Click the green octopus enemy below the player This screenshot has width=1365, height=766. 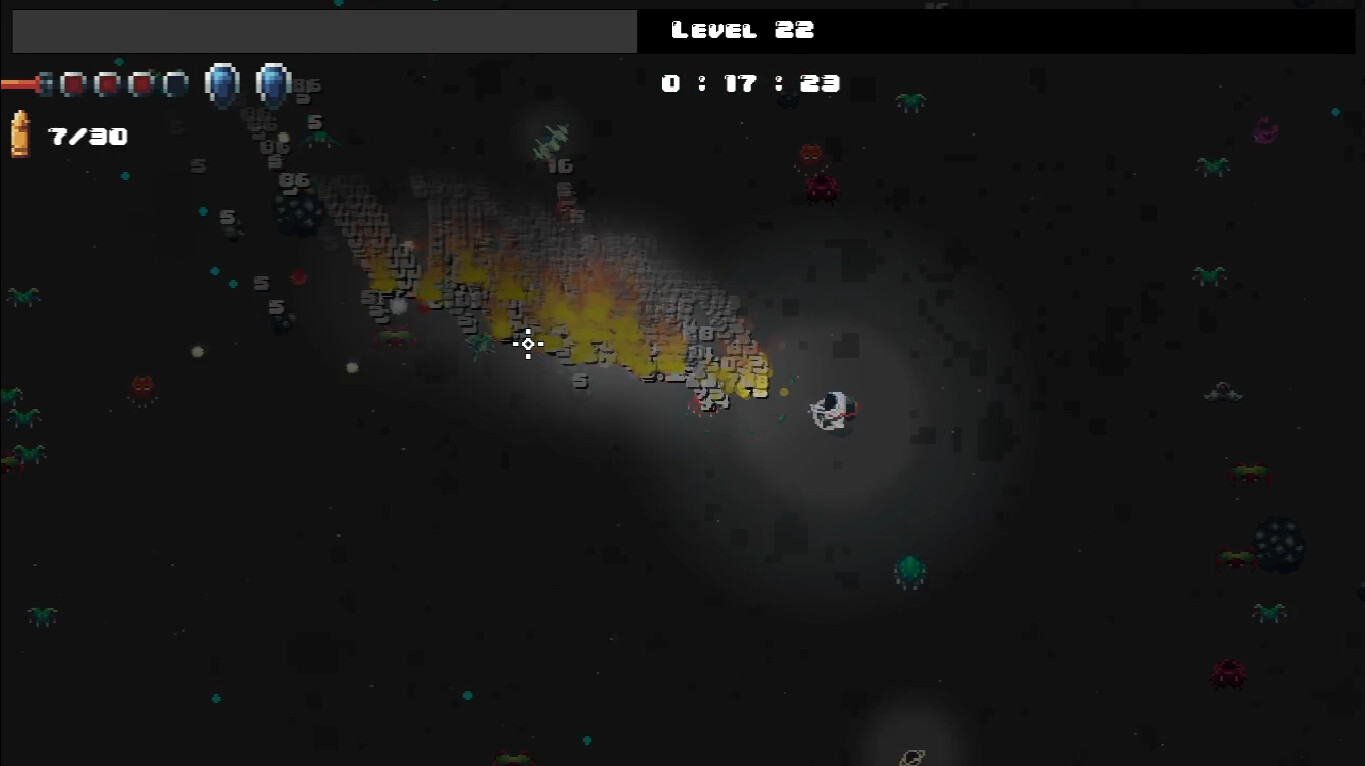click(911, 570)
